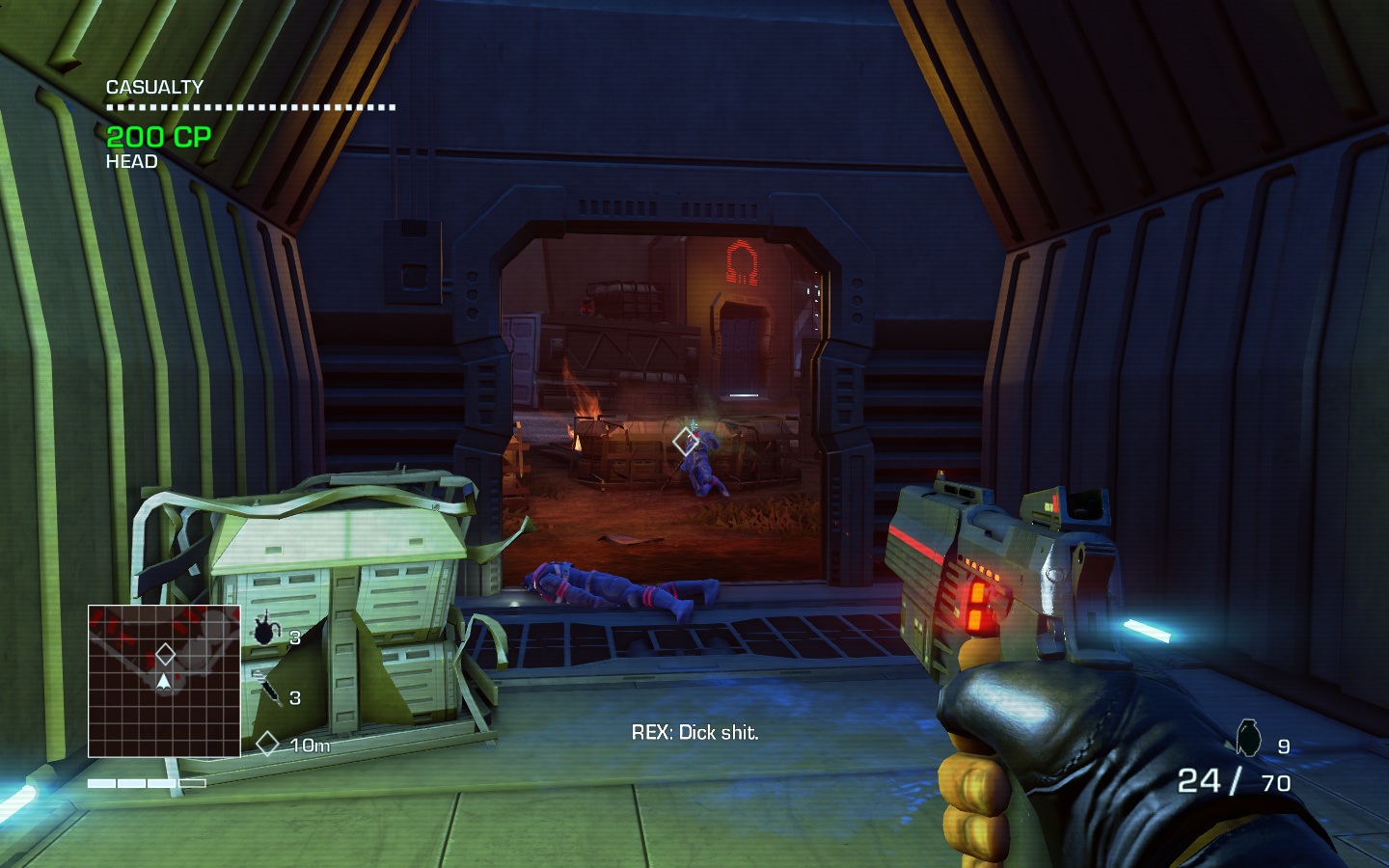Click the grid minimap

coord(164,681)
